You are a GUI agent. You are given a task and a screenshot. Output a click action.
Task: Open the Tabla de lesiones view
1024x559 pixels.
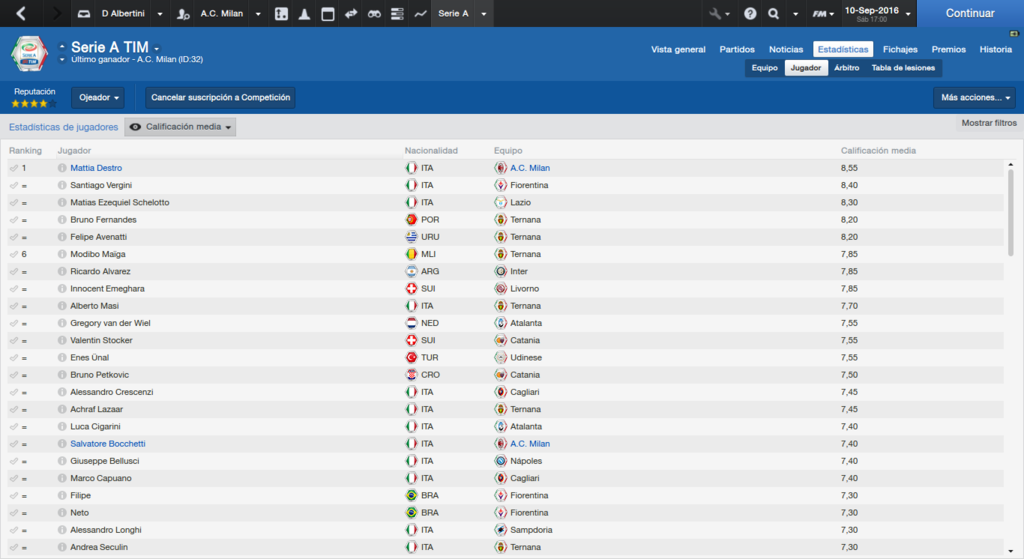pyautogui.click(x=904, y=68)
